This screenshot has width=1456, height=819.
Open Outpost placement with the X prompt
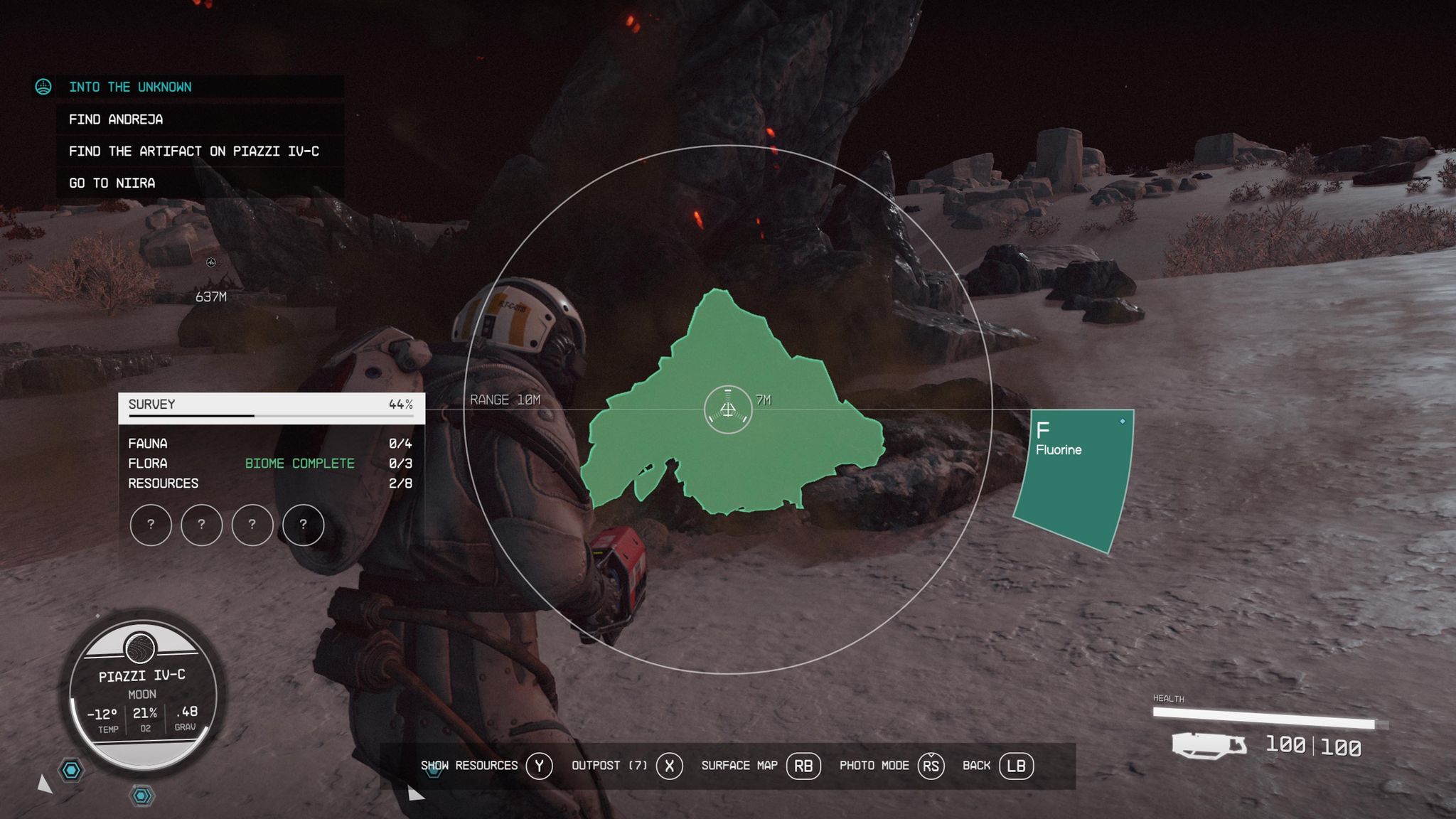[x=669, y=766]
